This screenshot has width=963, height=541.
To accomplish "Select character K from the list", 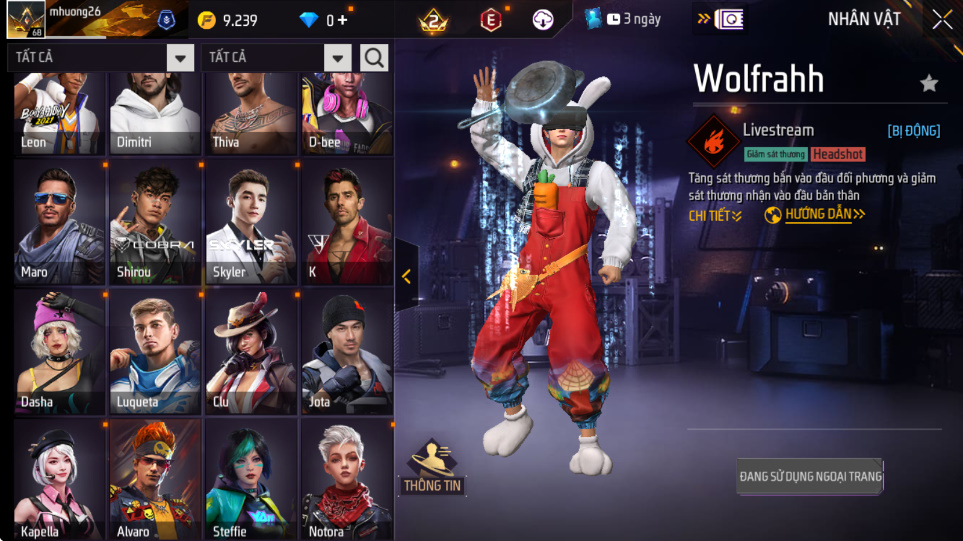I will tap(346, 224).
